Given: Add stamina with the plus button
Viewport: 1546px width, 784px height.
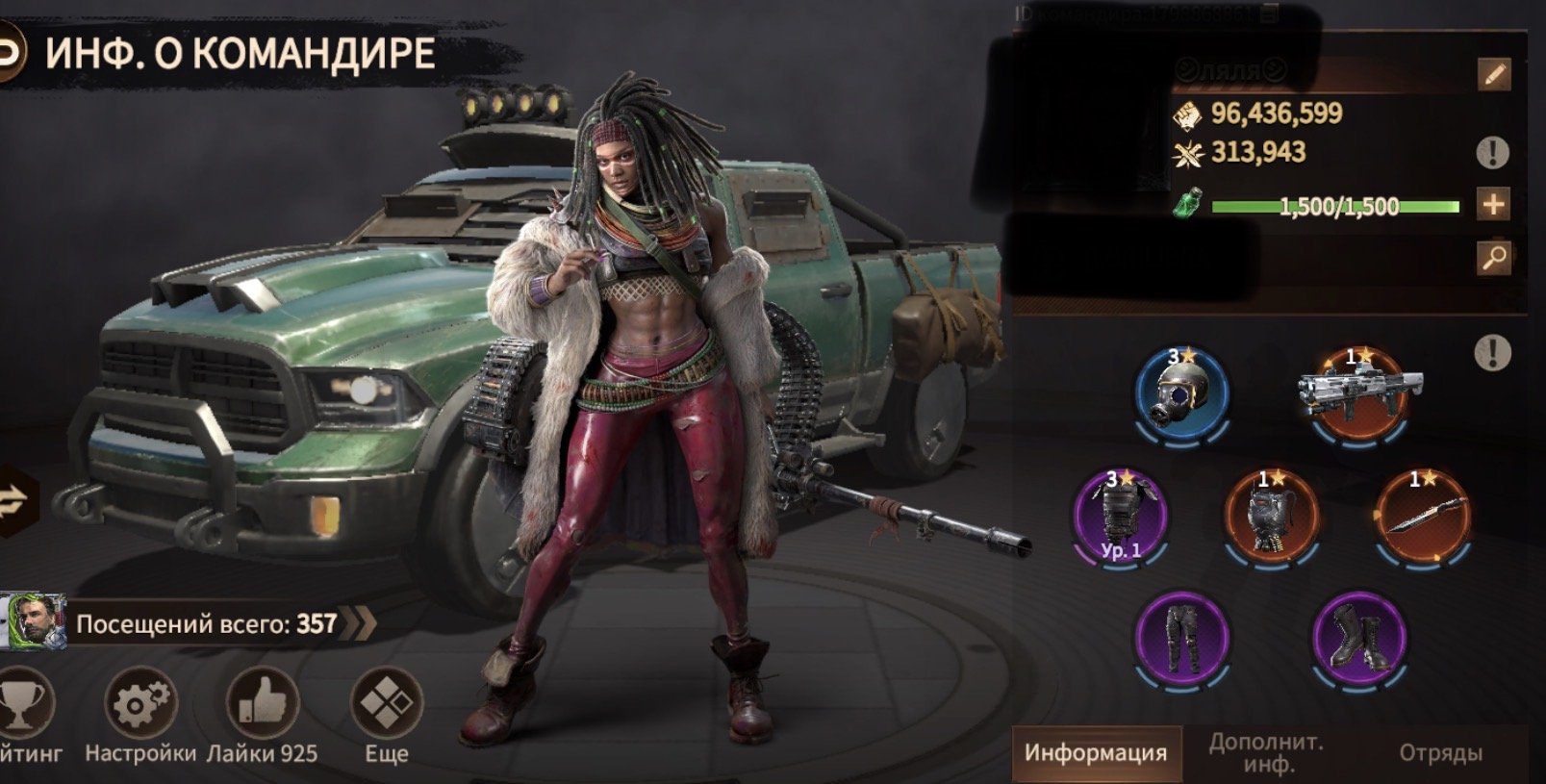Looking at the screenshot, I should [x=1493, y=204].
